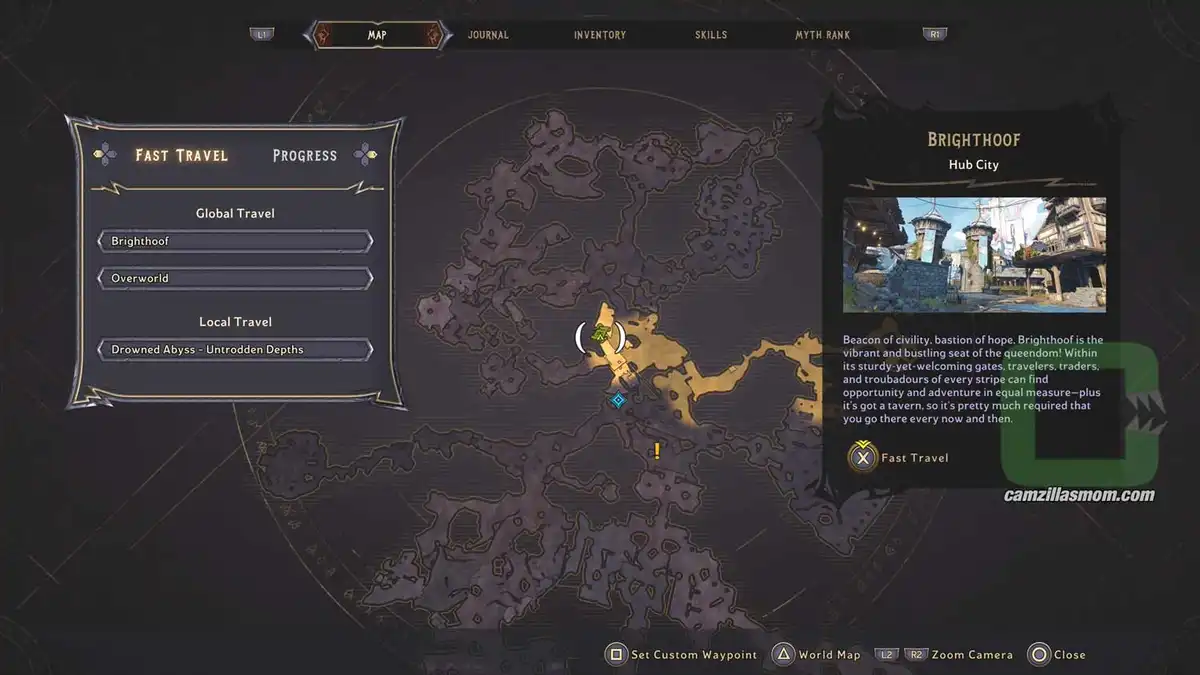Show the Progress panel tab
Image resolution: width=1200 pixels, height=675 pixels.
(304, 156)
